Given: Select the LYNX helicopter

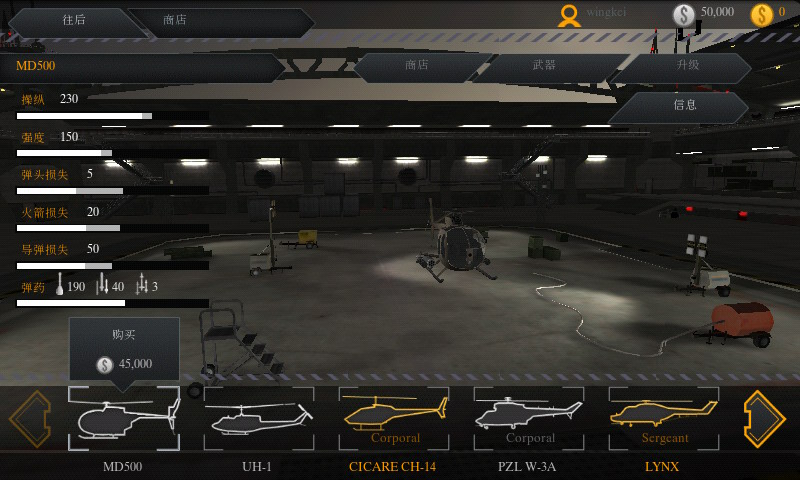Looking at the screenshot, I should tap(663, 418).
